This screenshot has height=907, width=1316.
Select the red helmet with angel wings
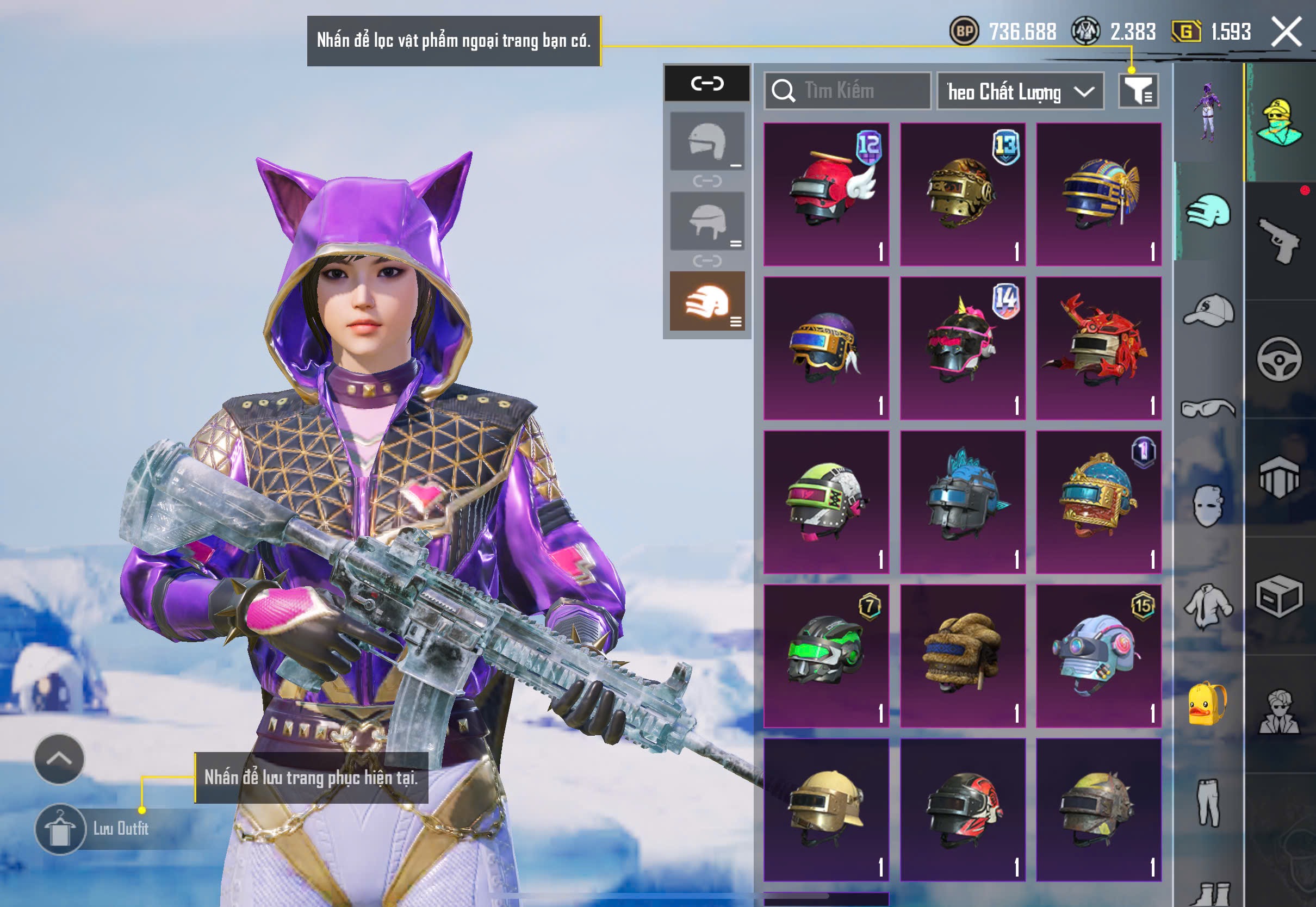(826, 194)
